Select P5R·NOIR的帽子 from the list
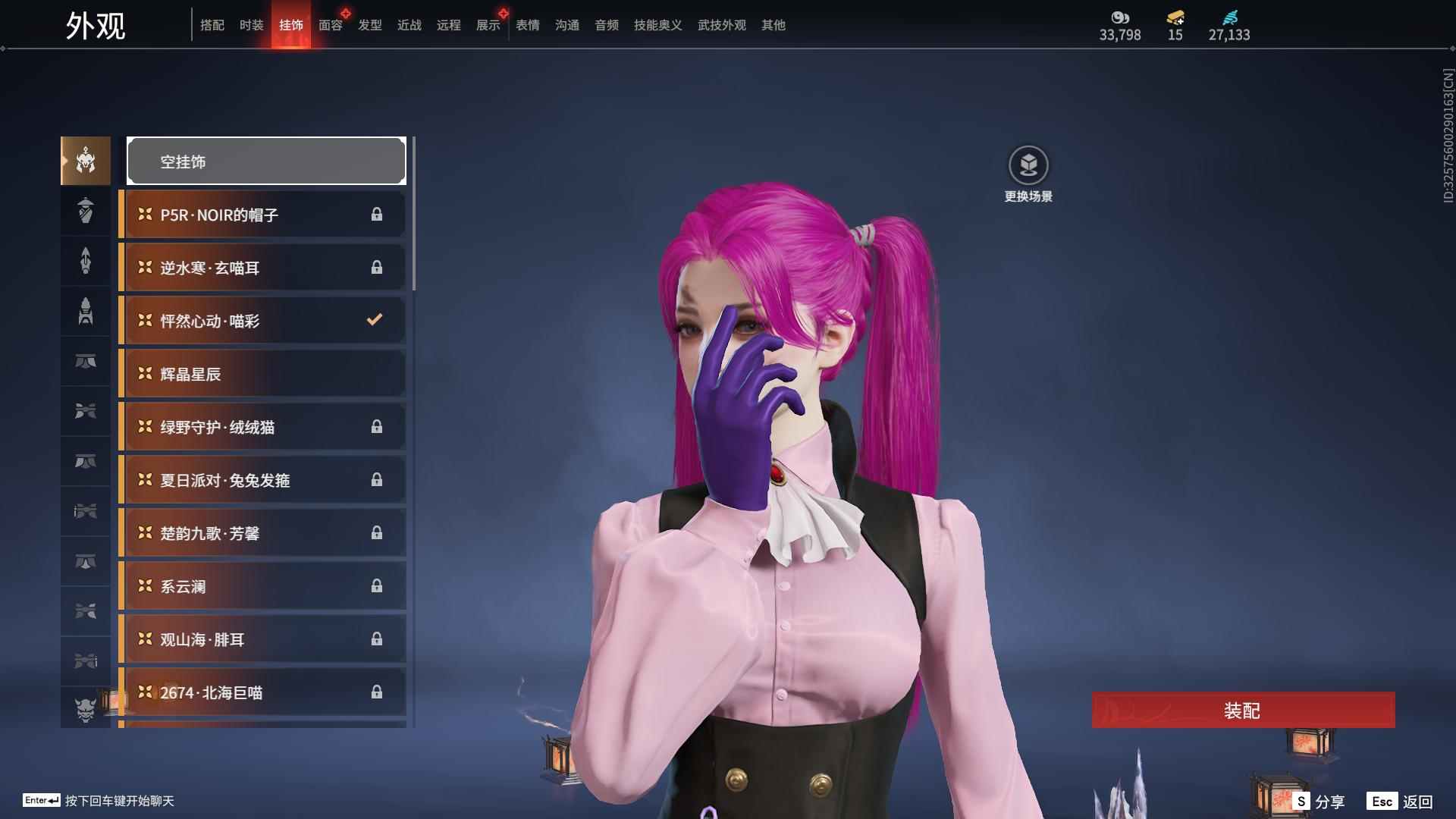 click(262, 215)
